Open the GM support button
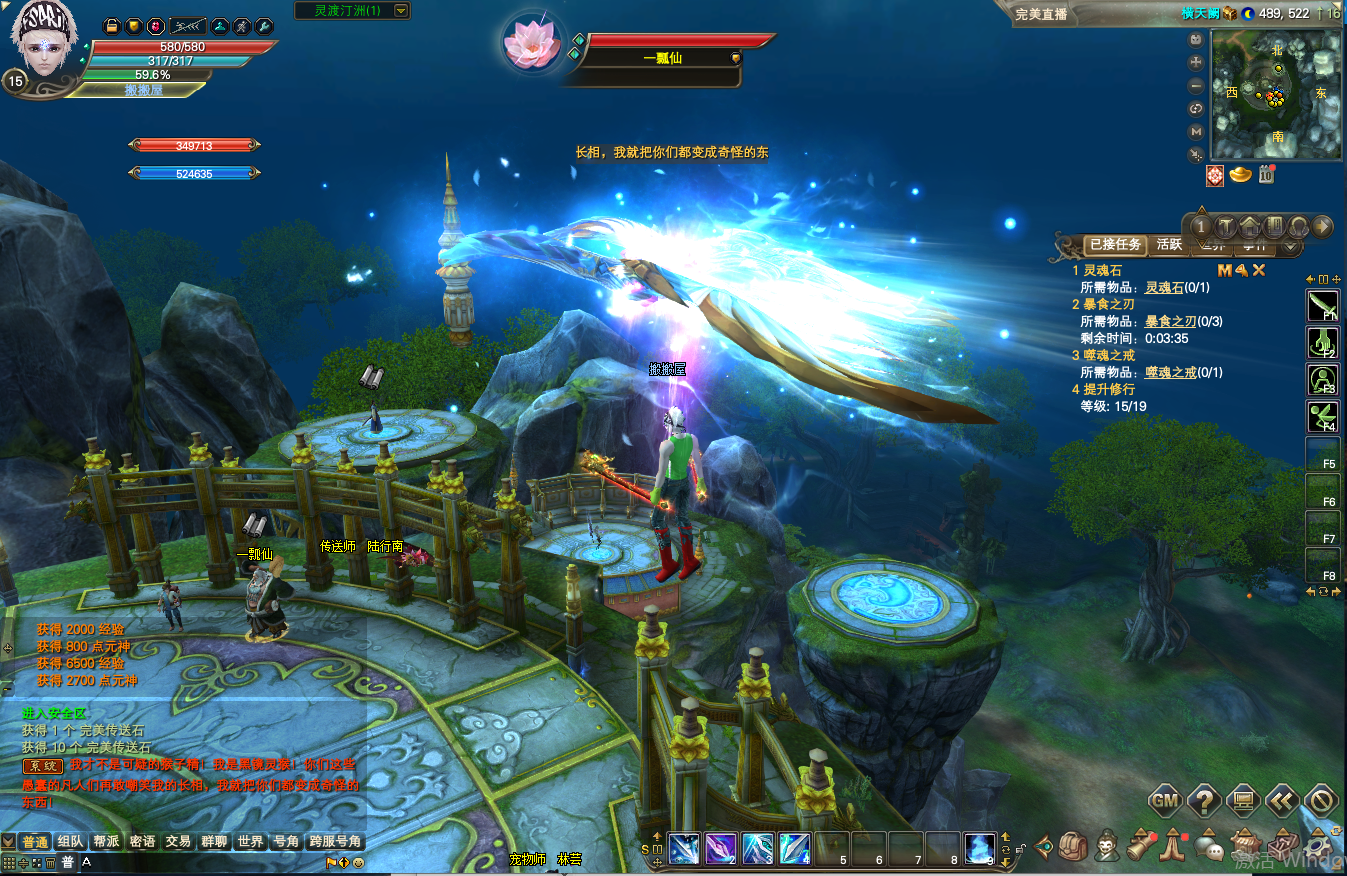The image size is (1347, 876). pyautogui.click(x=1167, y=801)
